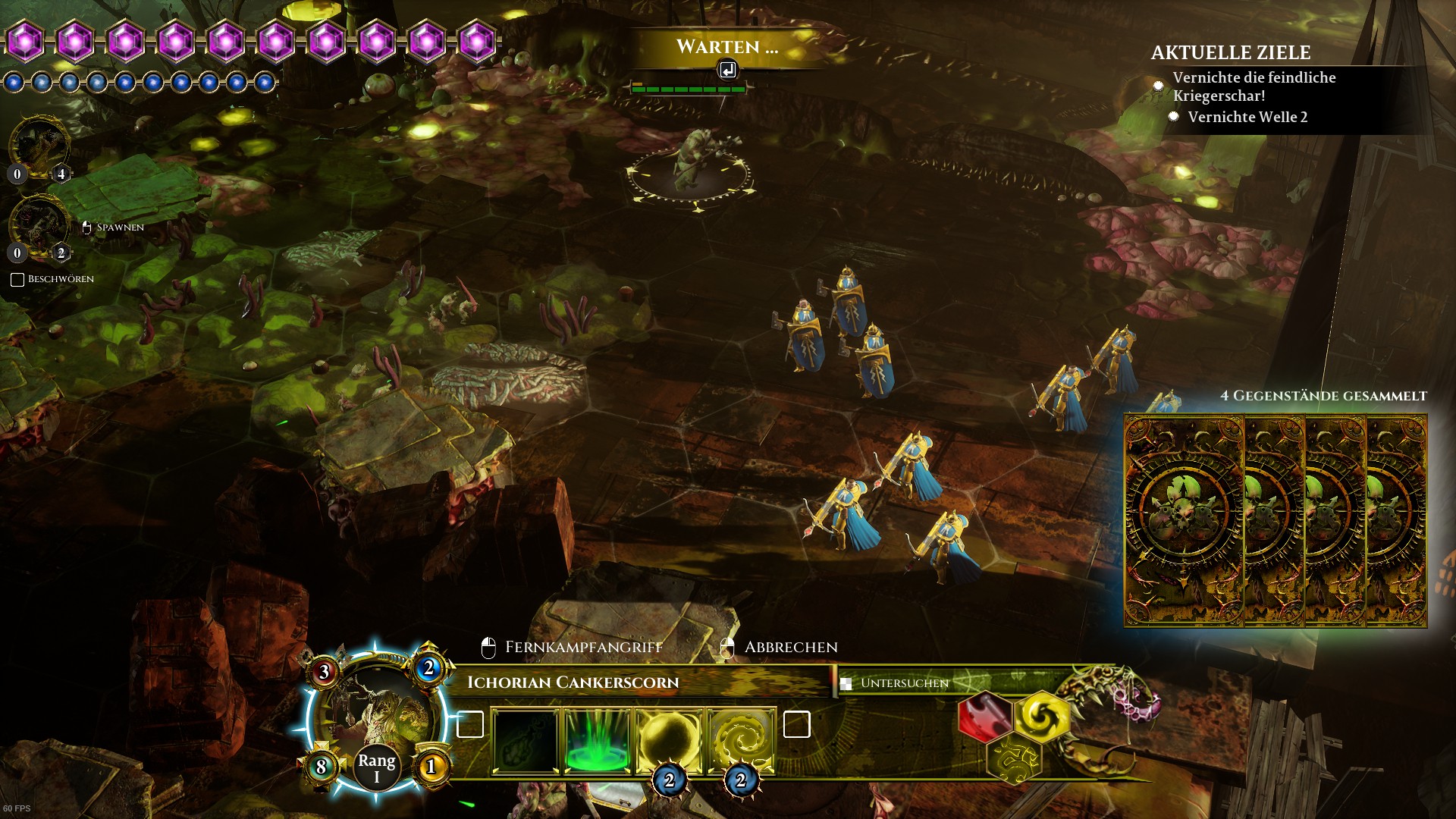Image resolution: width=1456 pixels, height=819 pixels.
Task: Open the front collected item card
Action: click(x=1184, y=520)
